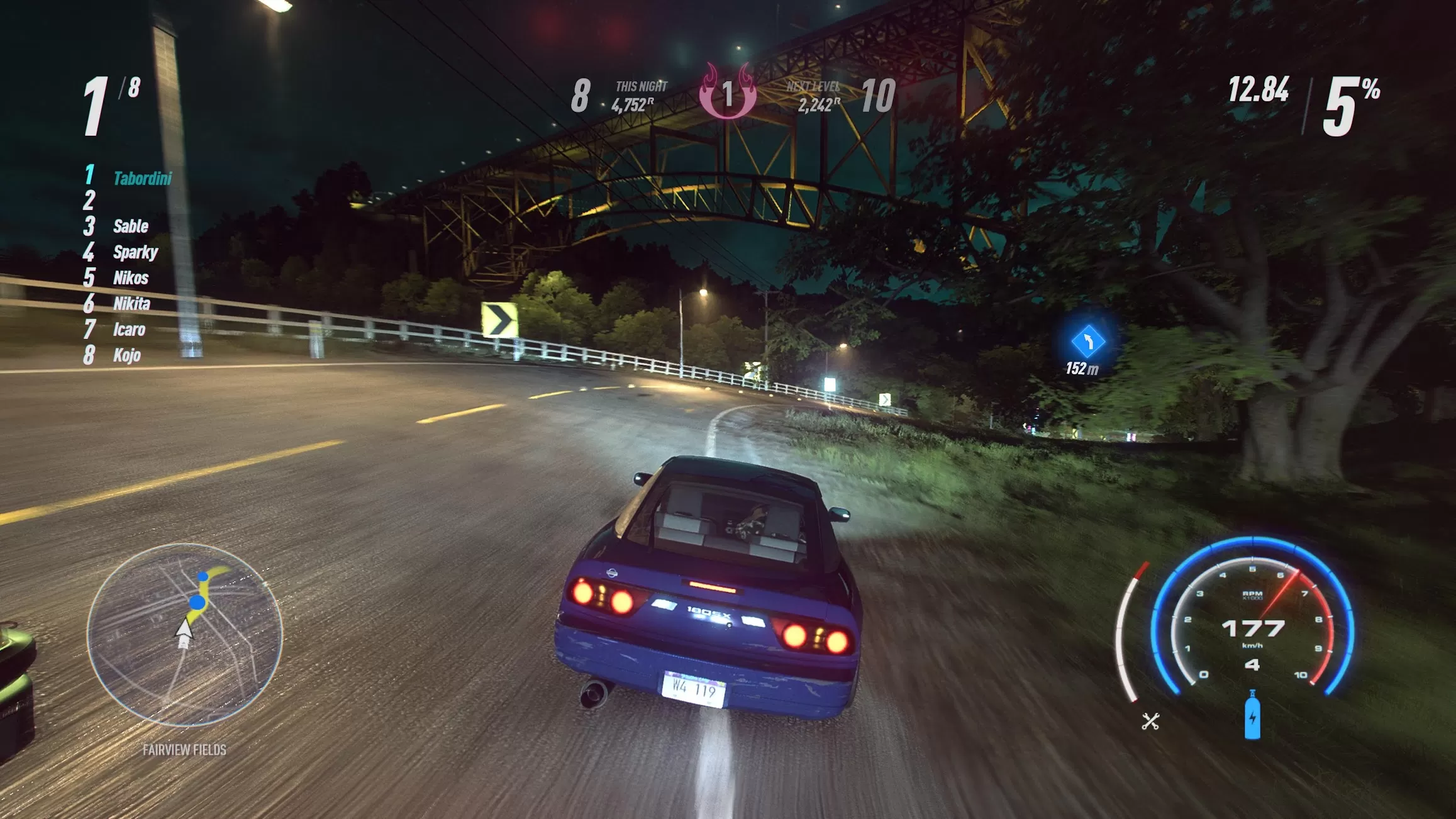Image resolution: width=1456 pixels, height=819 pixels.
Task: Click the repair wrench icon
Action: [x=1150, y=721]
